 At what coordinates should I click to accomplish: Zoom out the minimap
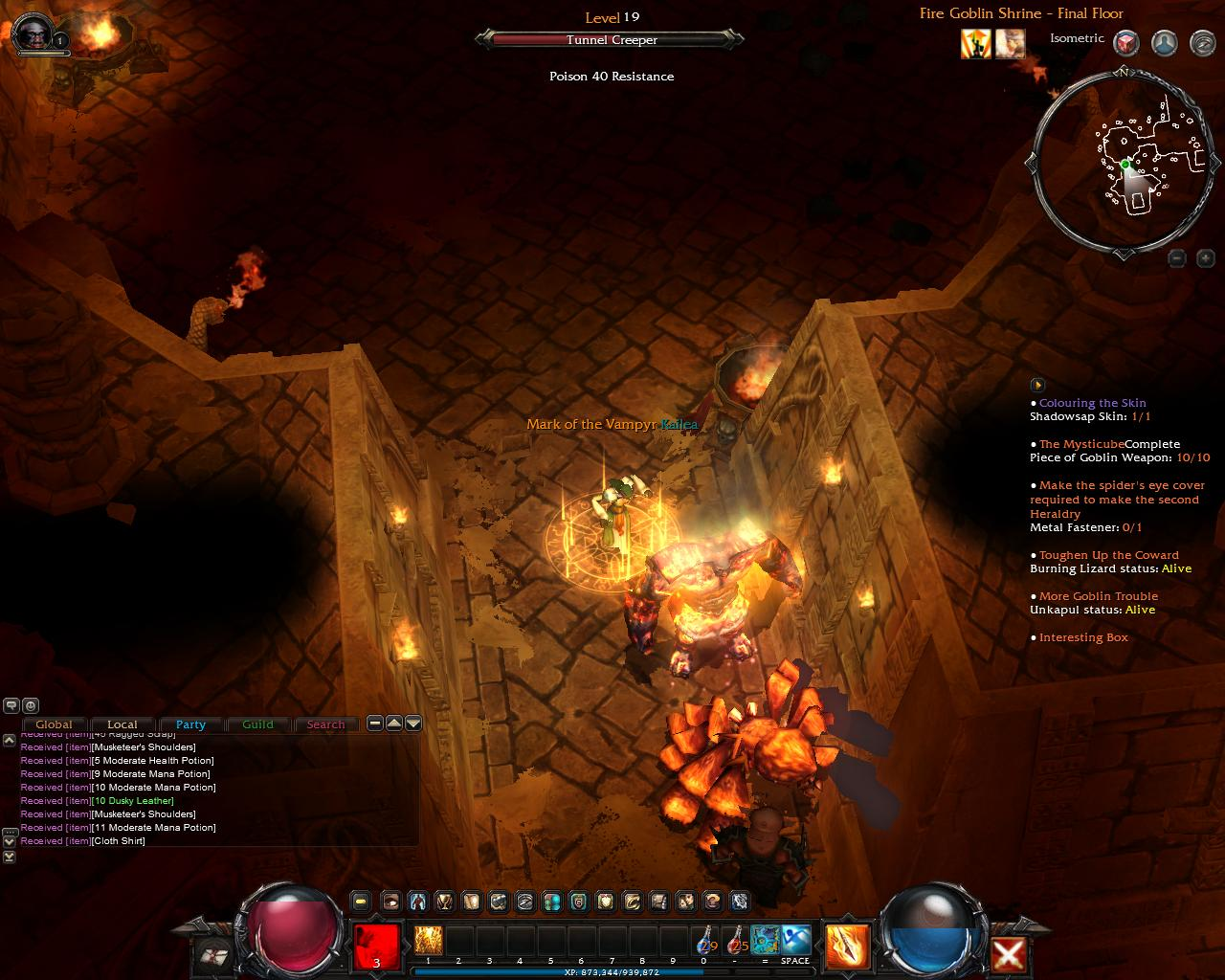1177,258
